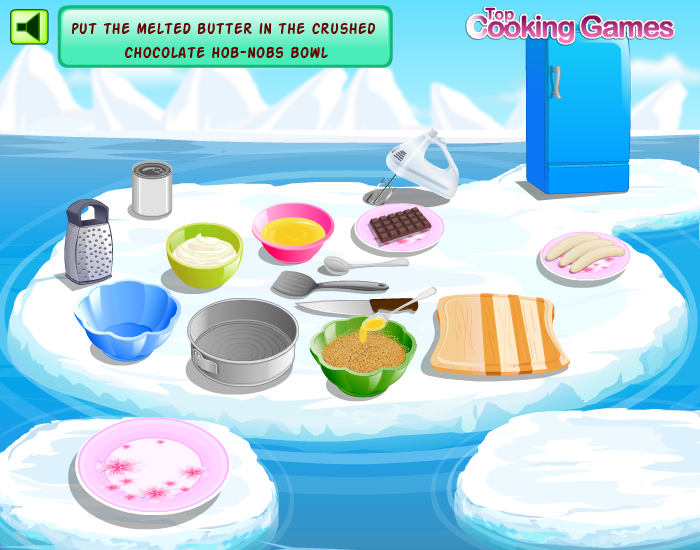
Task: Open the blue refrigerator
Action: point(577,110)
